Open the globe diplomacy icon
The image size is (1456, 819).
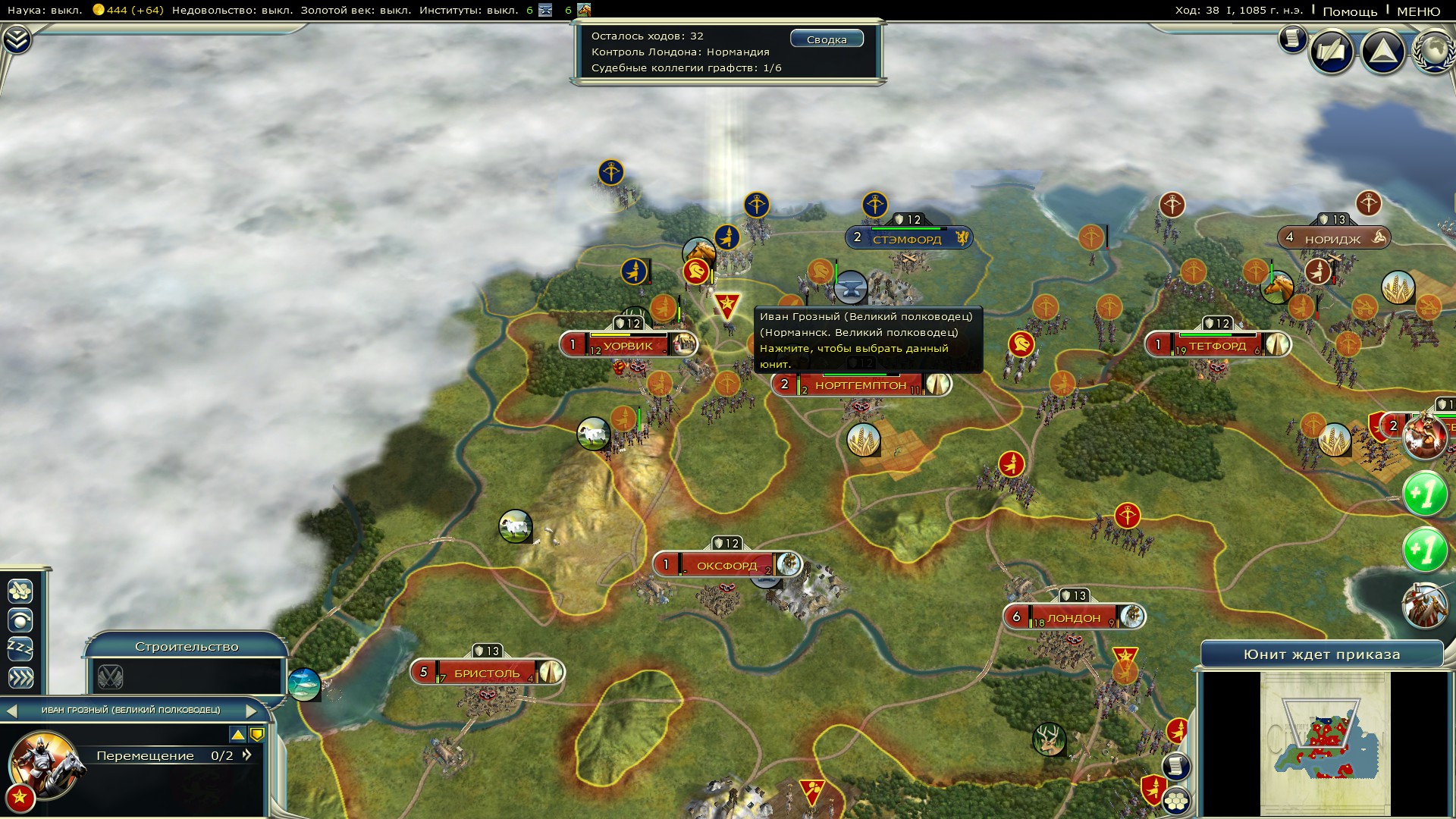point(1435,52)
